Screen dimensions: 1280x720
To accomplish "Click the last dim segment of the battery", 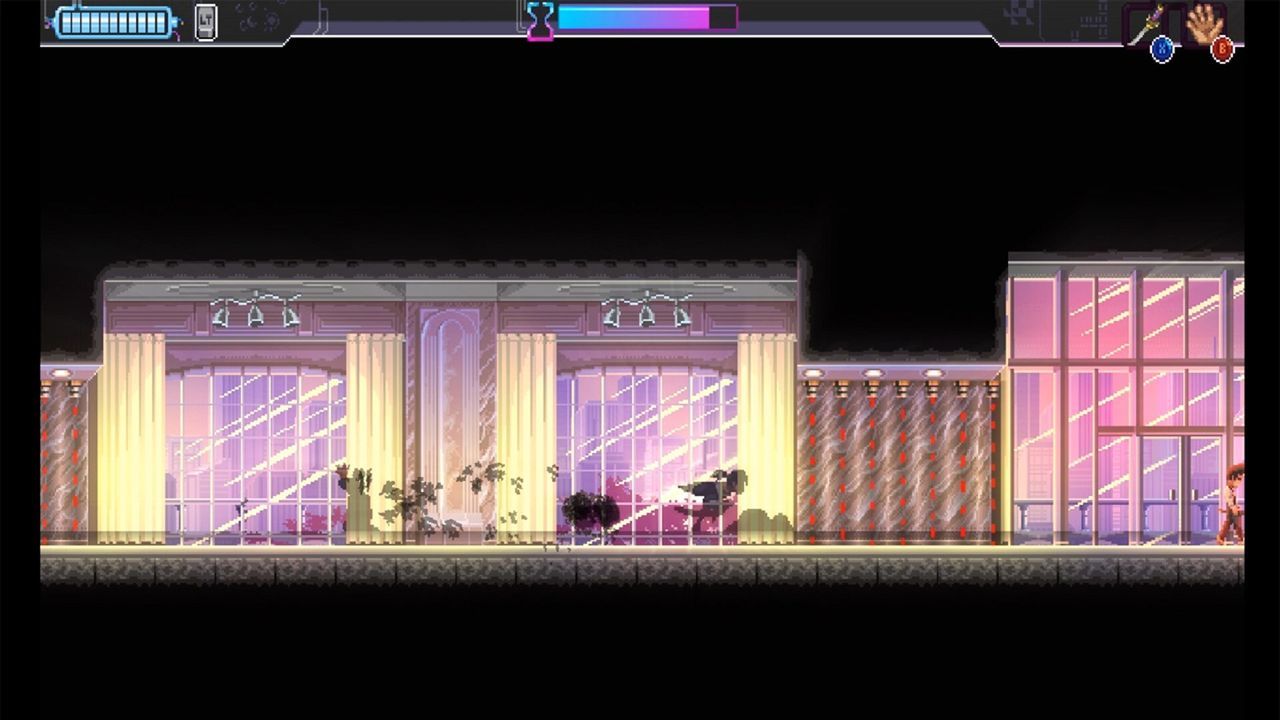I will 160,22.
